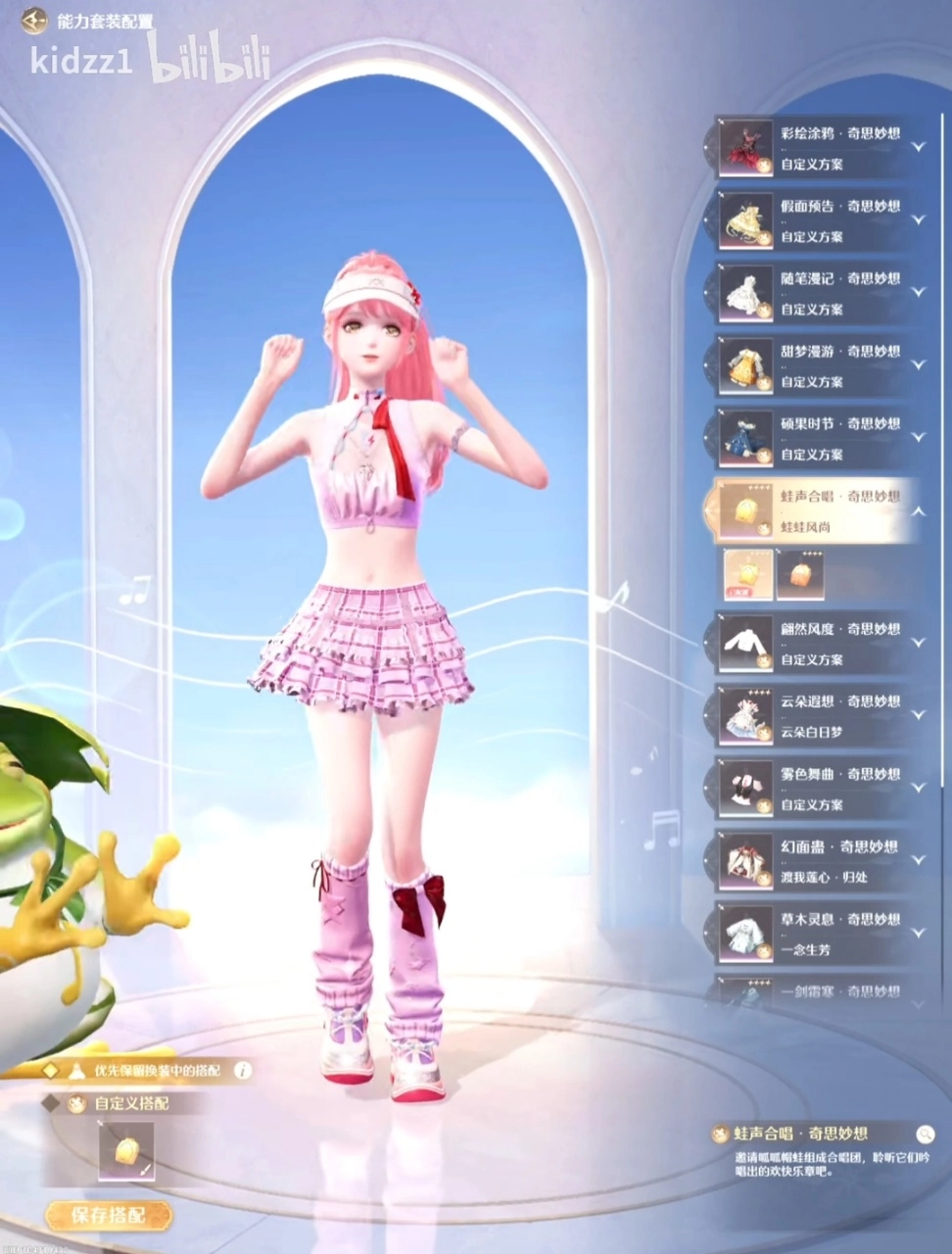
Task: Open the 雾色舞曲·奇思妙想 entry
Action: click(x=813, y=788)
